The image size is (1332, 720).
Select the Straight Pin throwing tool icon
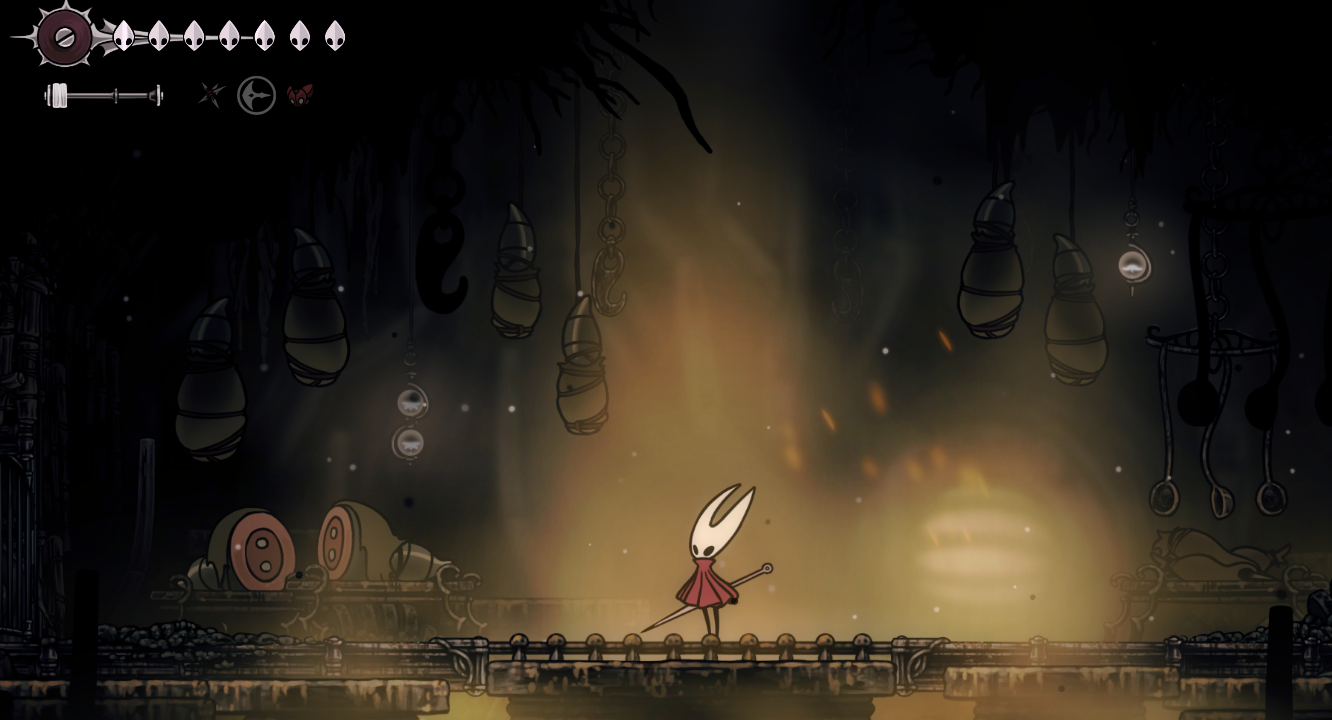click(x=210, y=95)
